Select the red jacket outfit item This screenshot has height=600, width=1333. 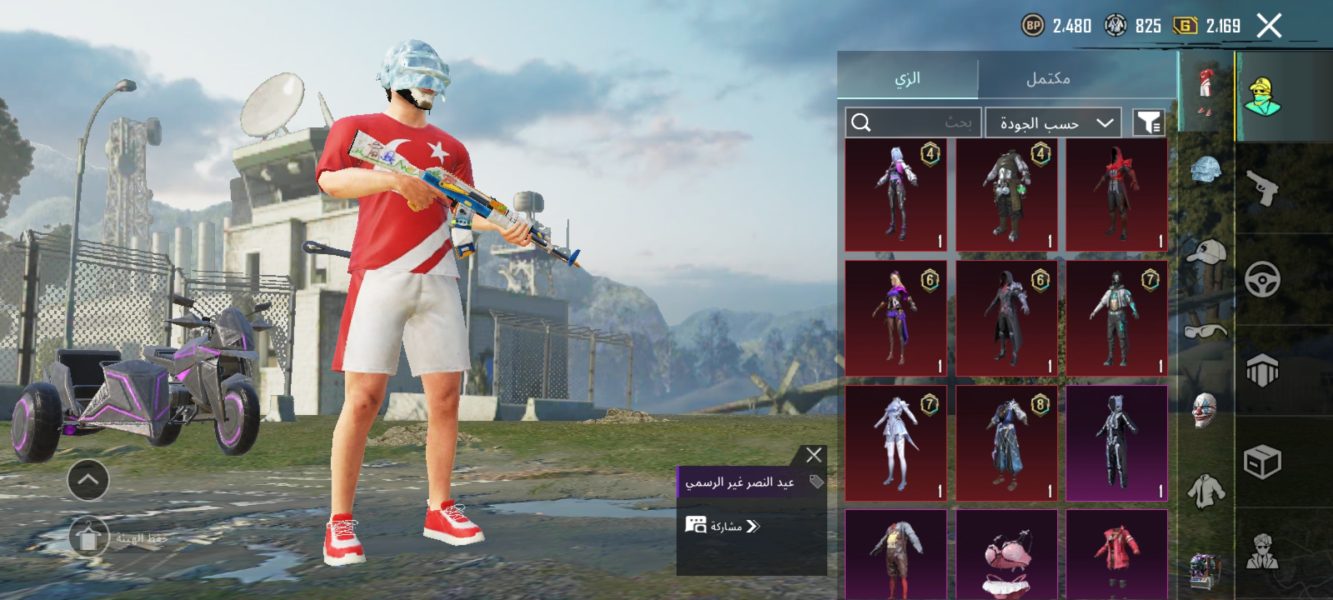click(1116, 556)
